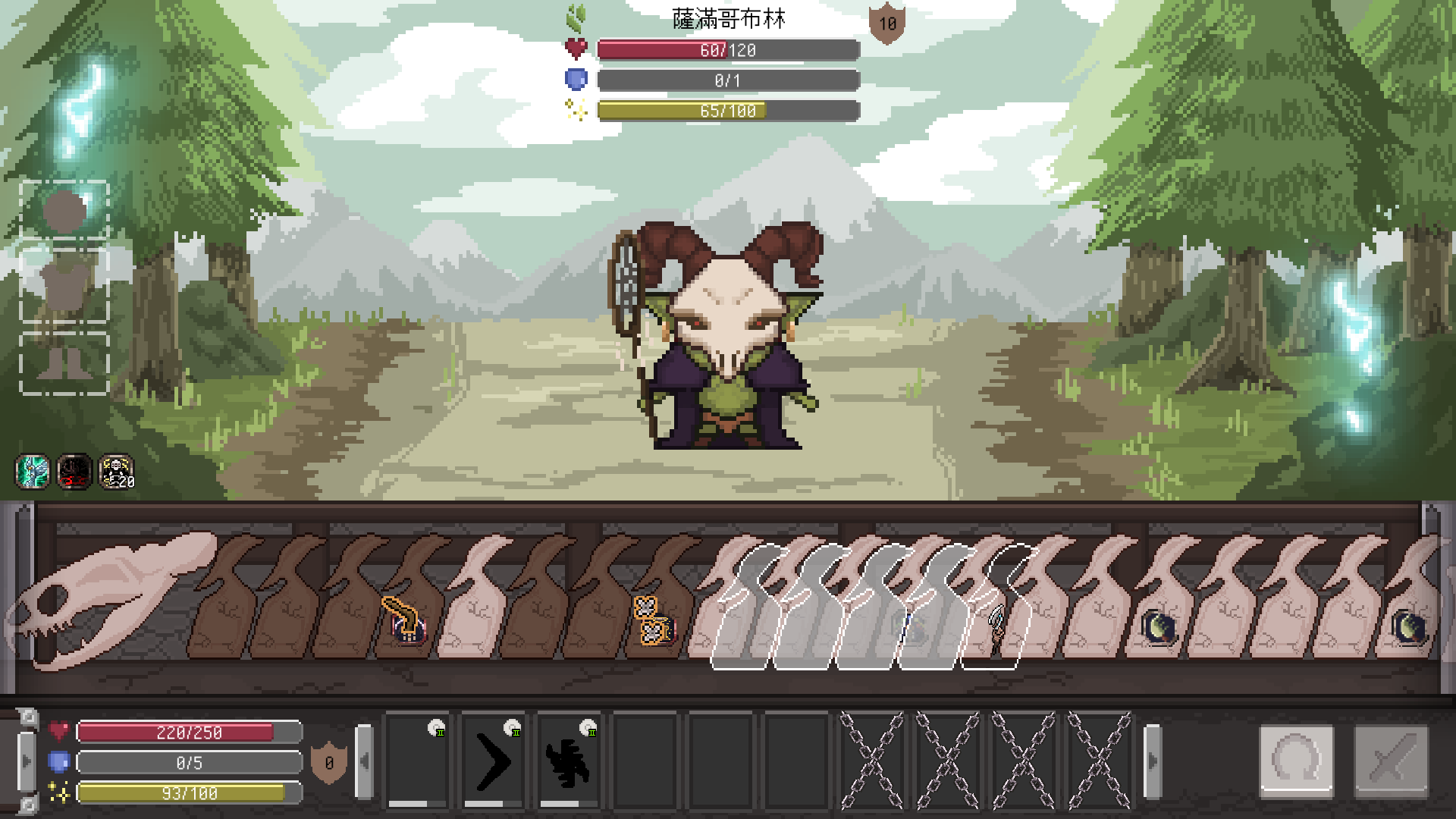The width and height of the screenshot is (1456, 819).
Task: Inspect the green leaf icon beside the enemy name
Action: [x=576, y=17]
